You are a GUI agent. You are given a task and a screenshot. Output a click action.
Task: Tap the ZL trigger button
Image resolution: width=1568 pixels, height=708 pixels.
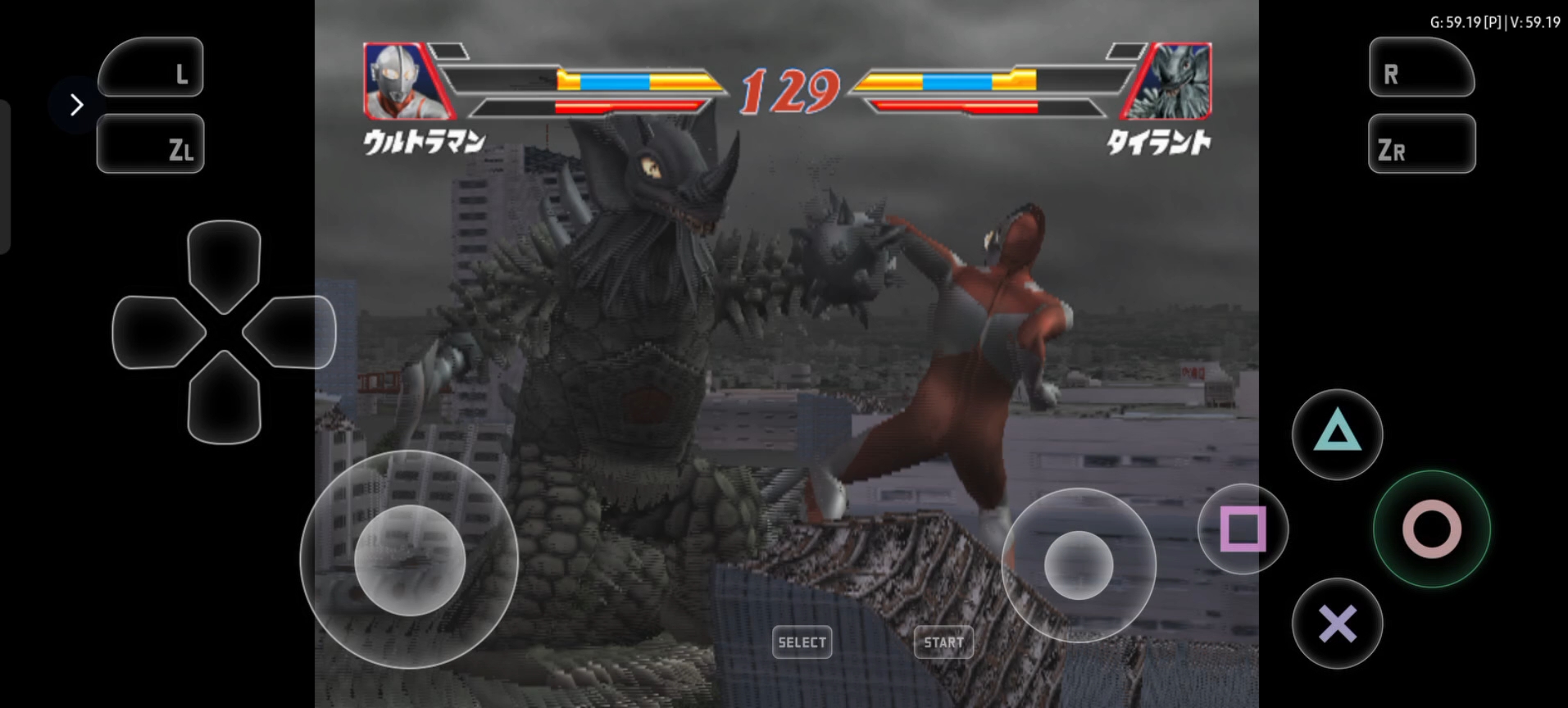coord(151,144)
